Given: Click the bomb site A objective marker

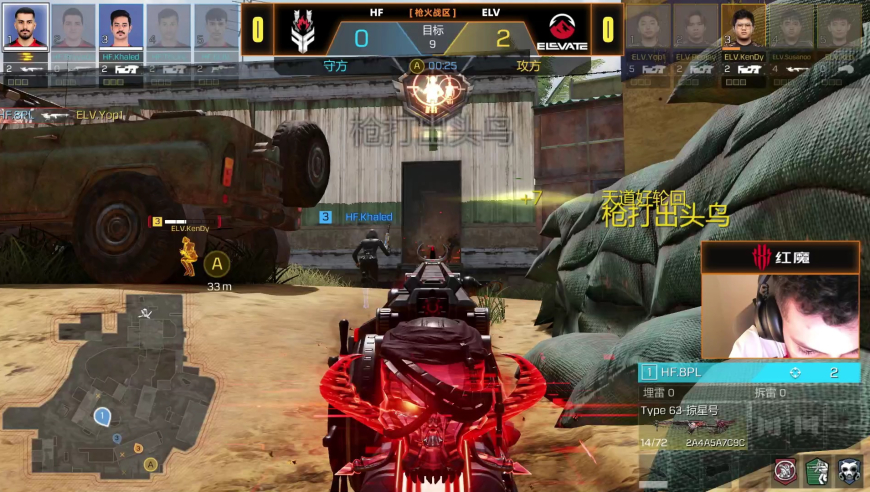Looking at the screenshot, I should click(217, 264).
